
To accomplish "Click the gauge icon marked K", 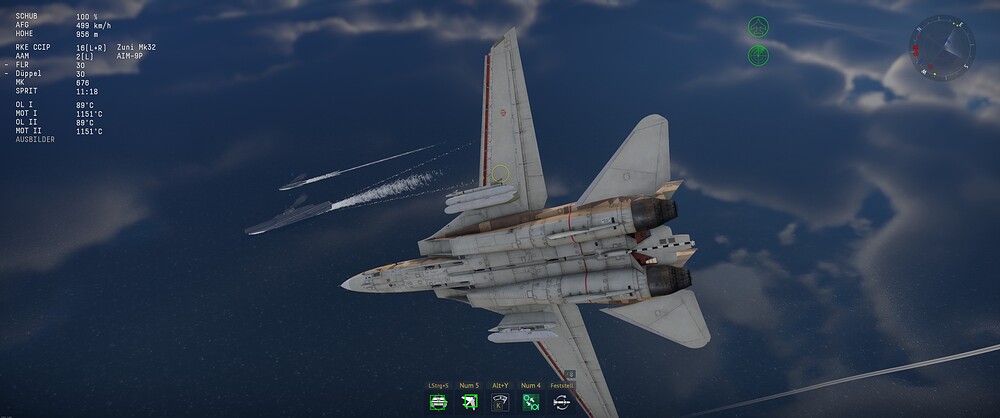I will tap(500, 402).
